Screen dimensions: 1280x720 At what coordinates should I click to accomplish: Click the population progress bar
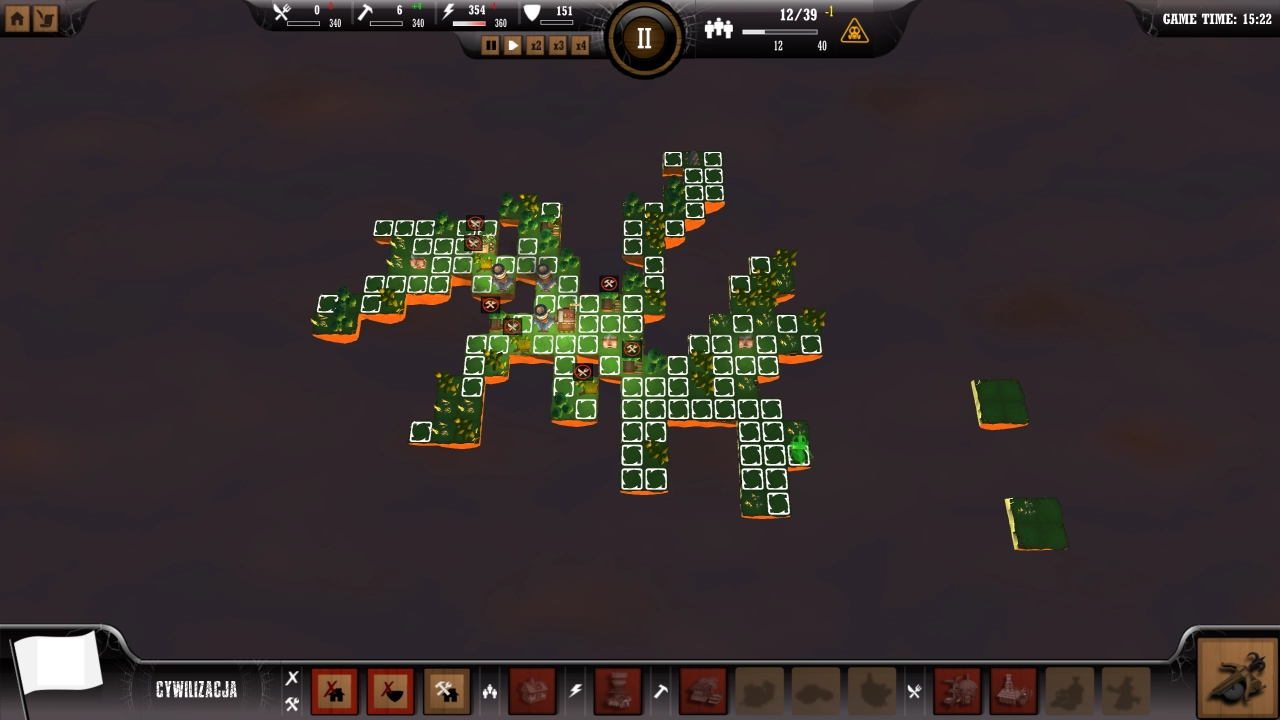(778, 32)
